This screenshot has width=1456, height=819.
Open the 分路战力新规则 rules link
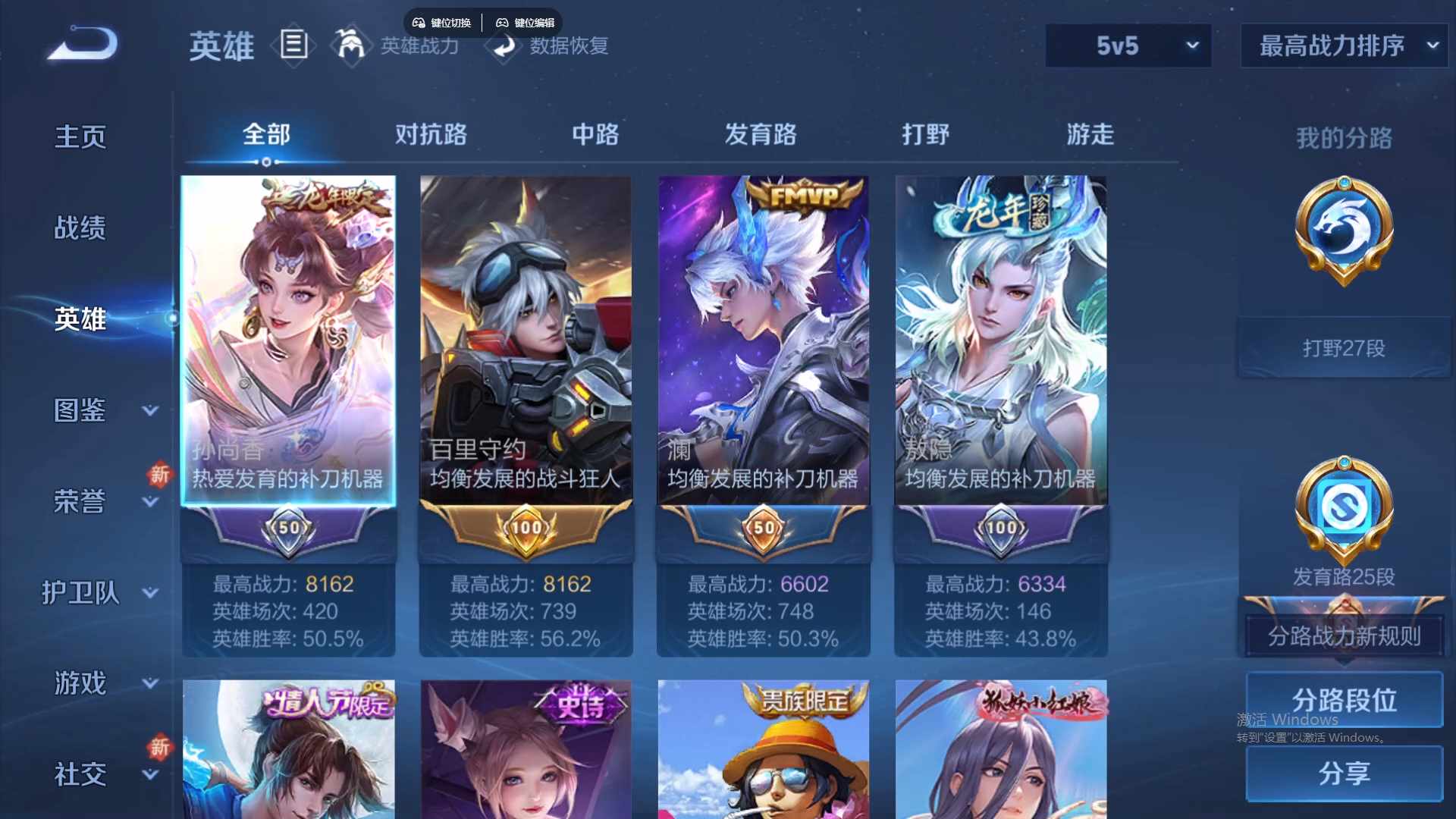(1342, 637)
